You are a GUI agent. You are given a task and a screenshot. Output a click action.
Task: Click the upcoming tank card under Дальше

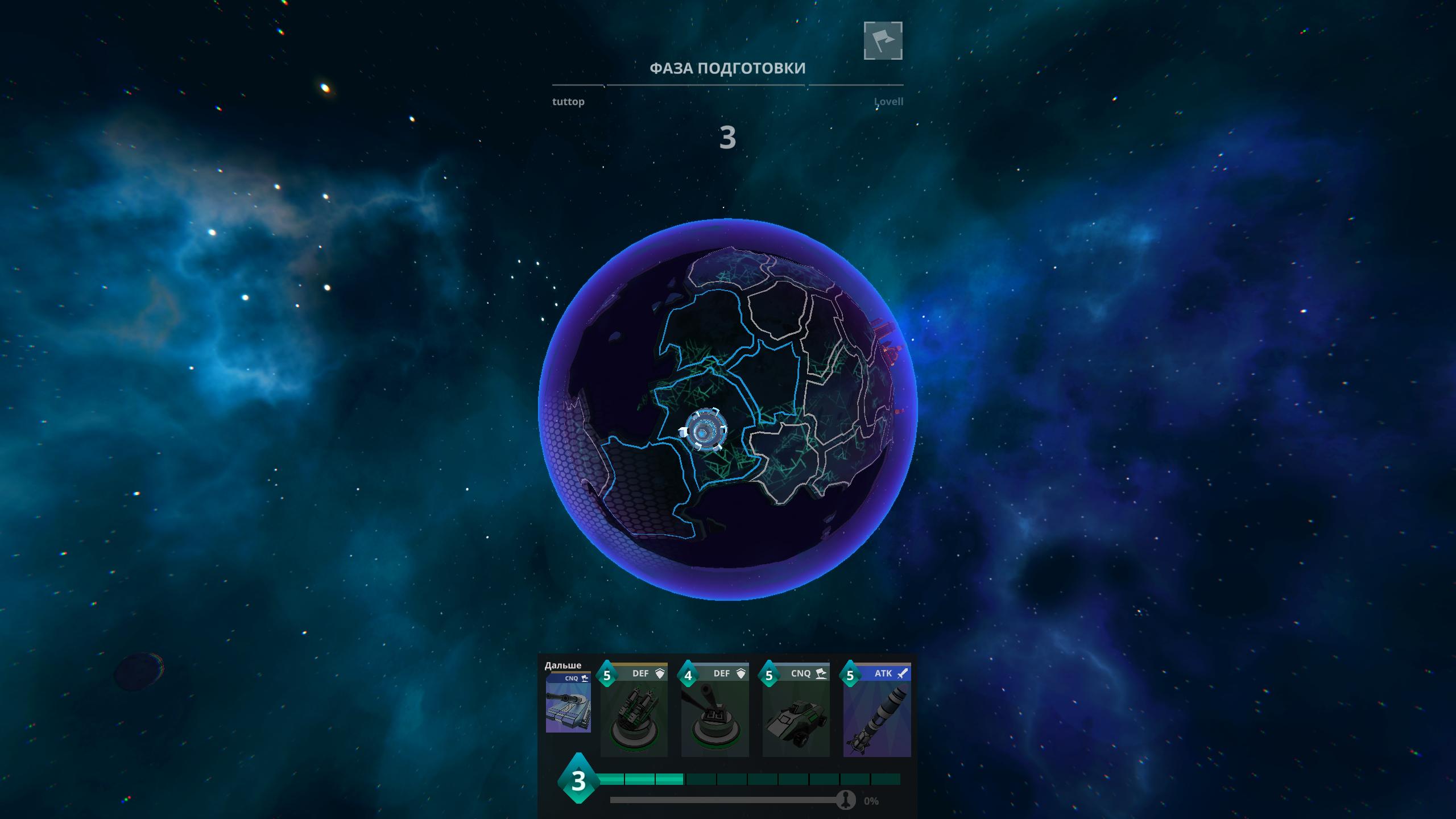568,704
